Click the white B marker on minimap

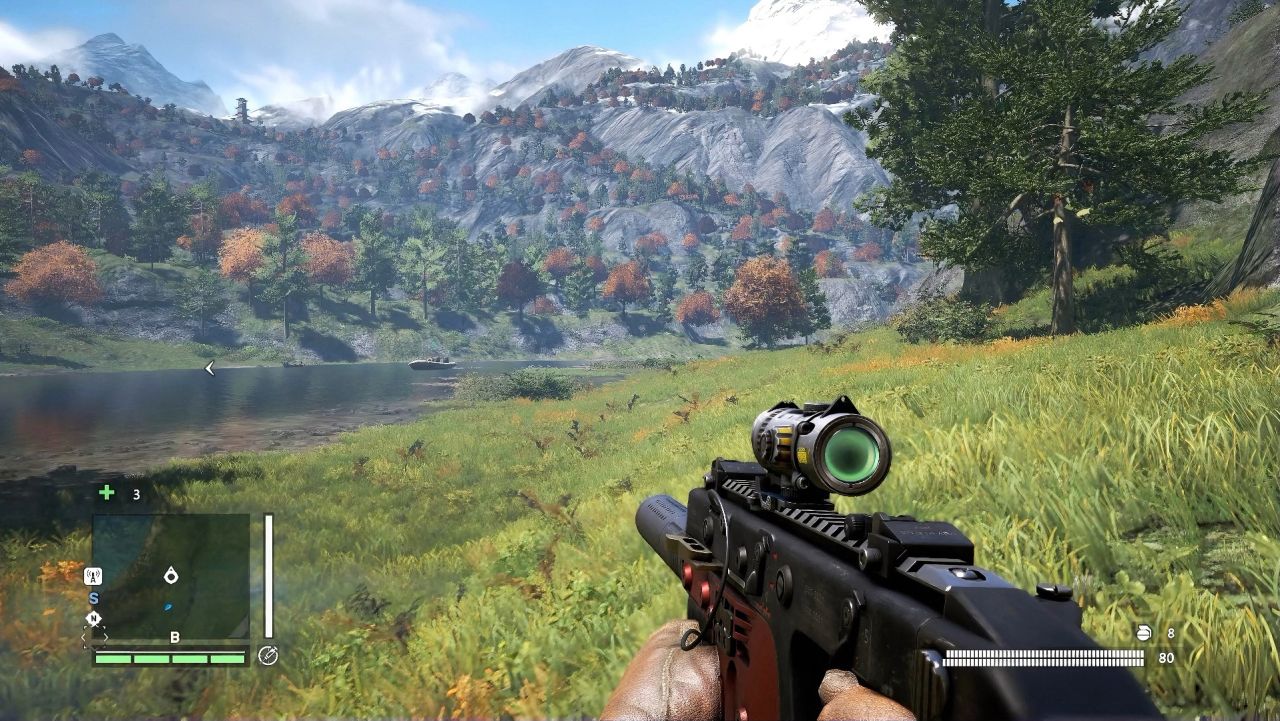tap(175, 637)
